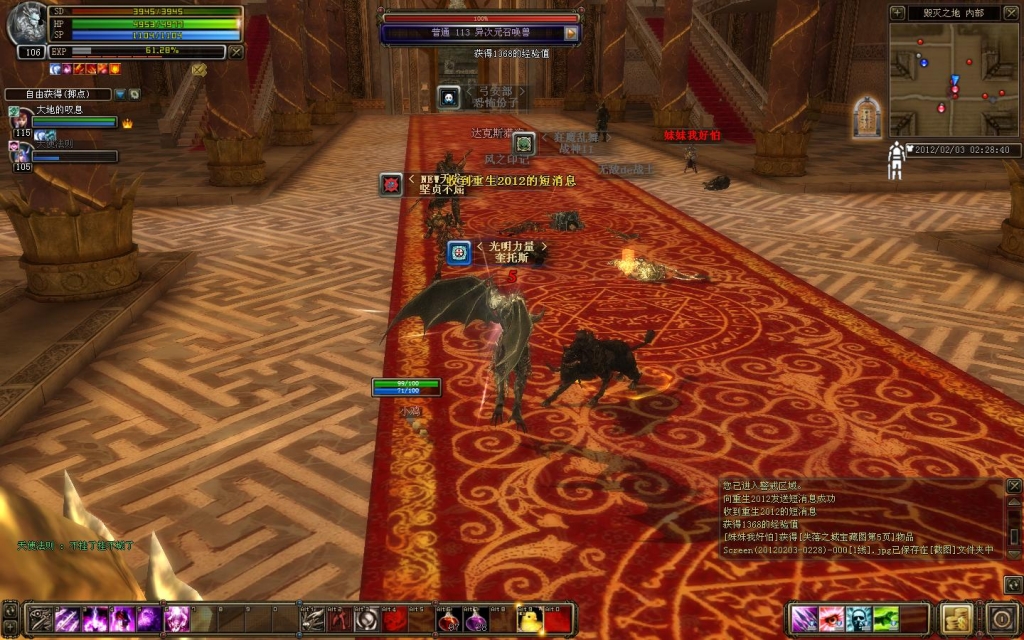The width and height of the screenshot is (1024, 640).
Task: Activate the purple slash skill in hotbar
Action: [69, 619]
